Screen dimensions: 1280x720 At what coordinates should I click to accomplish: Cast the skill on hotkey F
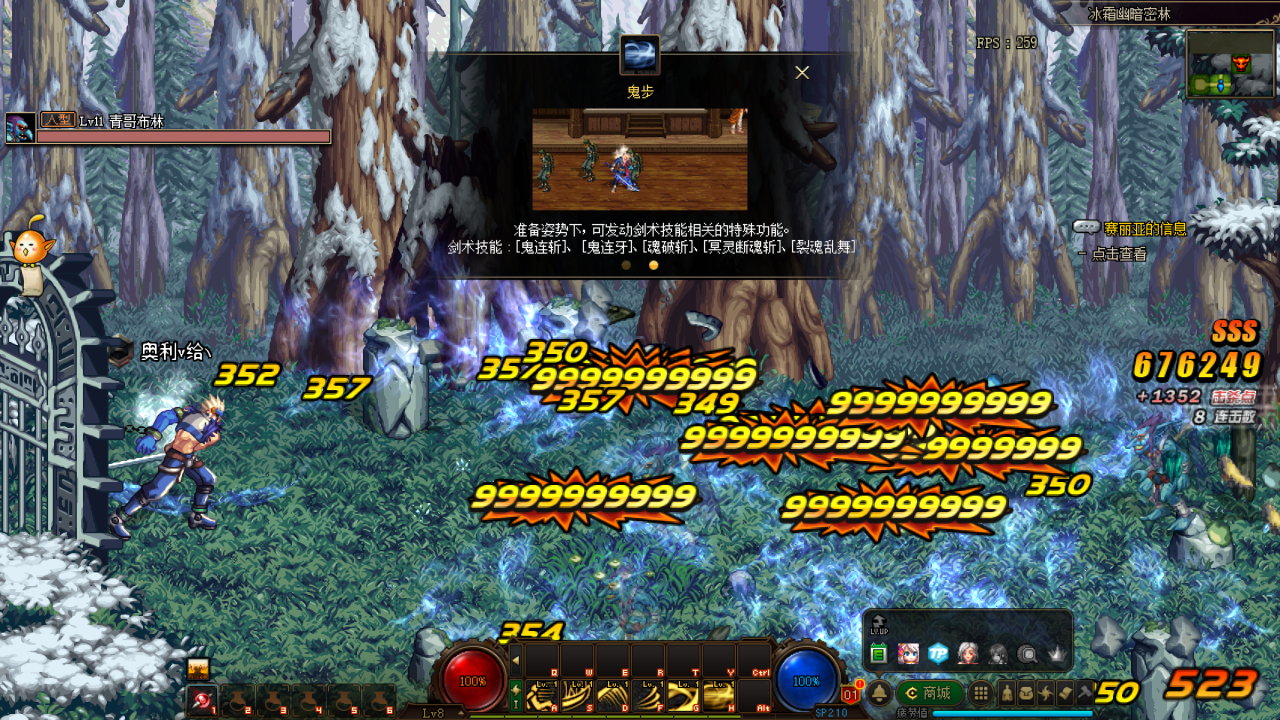(x=647, y=695)
